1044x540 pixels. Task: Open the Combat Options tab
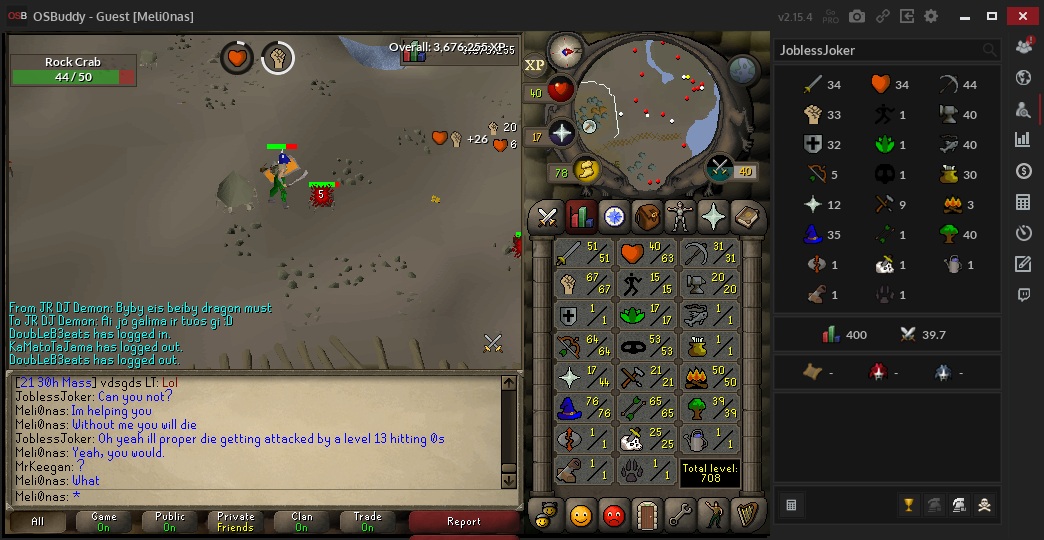pyautogui.click(x=547, y=215)
